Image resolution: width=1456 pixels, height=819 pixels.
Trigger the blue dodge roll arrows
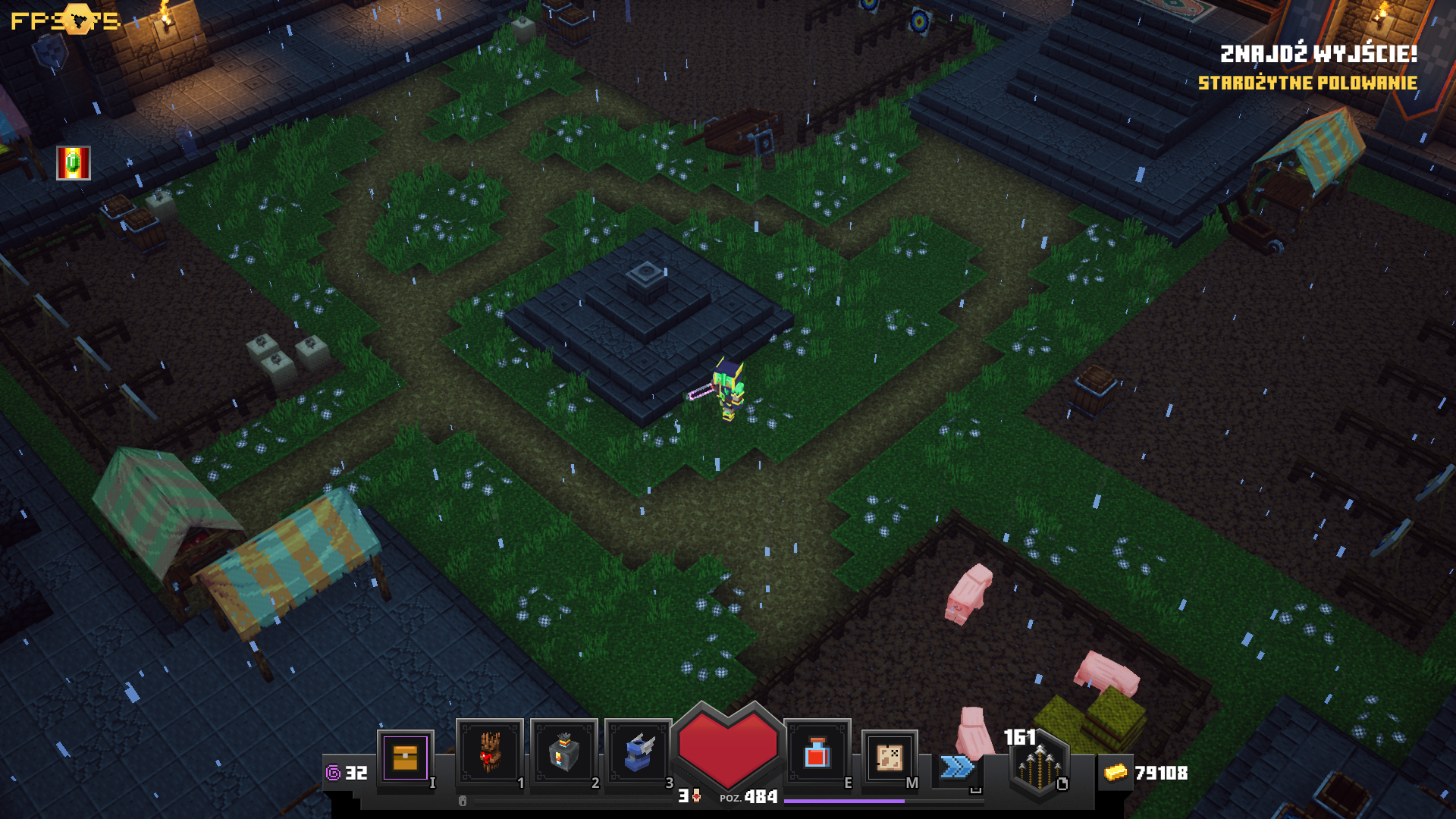pyautogui.click(x=957, y=767)
